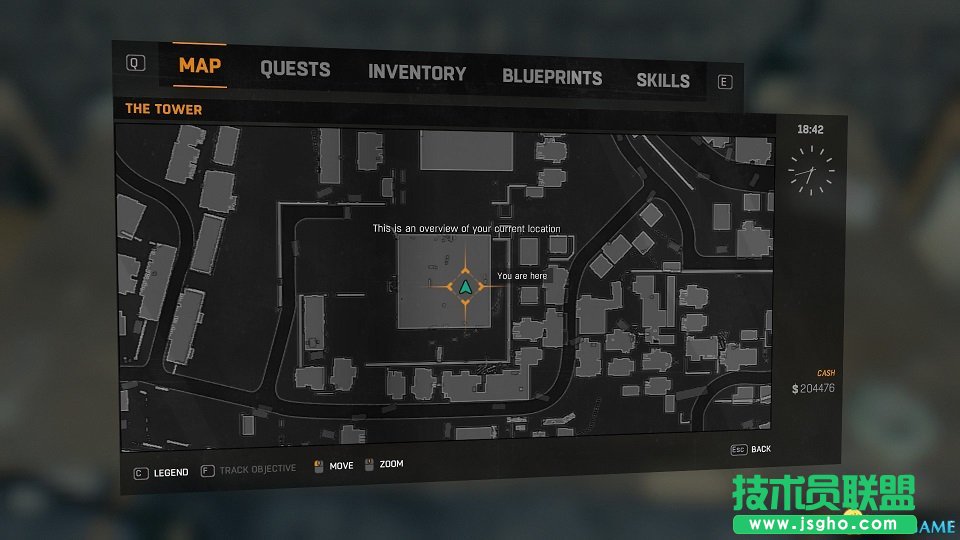Open the Quests tab
The height and width of the screenshot is (540, 960).
295,69
